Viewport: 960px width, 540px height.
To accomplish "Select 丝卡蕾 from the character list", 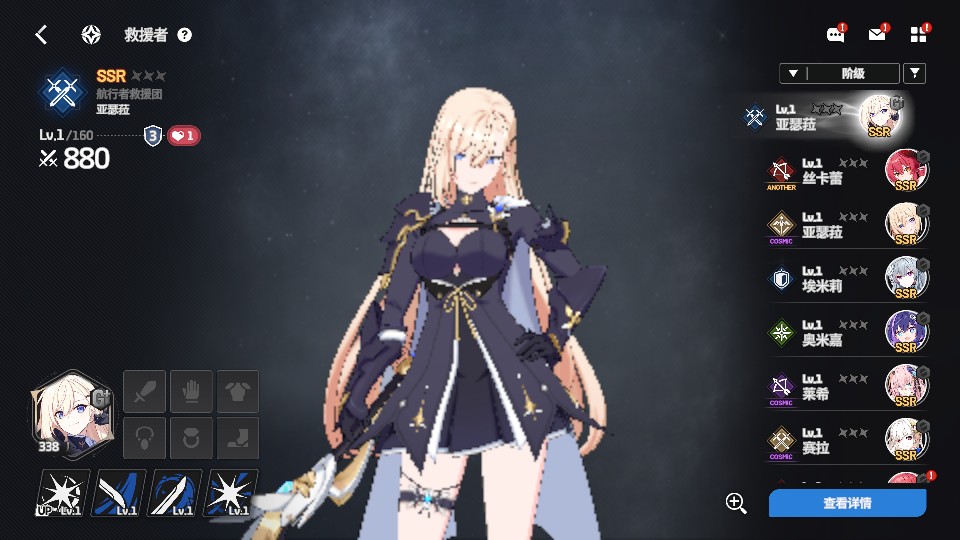I will pyautogui.click(x=846, y=171).
